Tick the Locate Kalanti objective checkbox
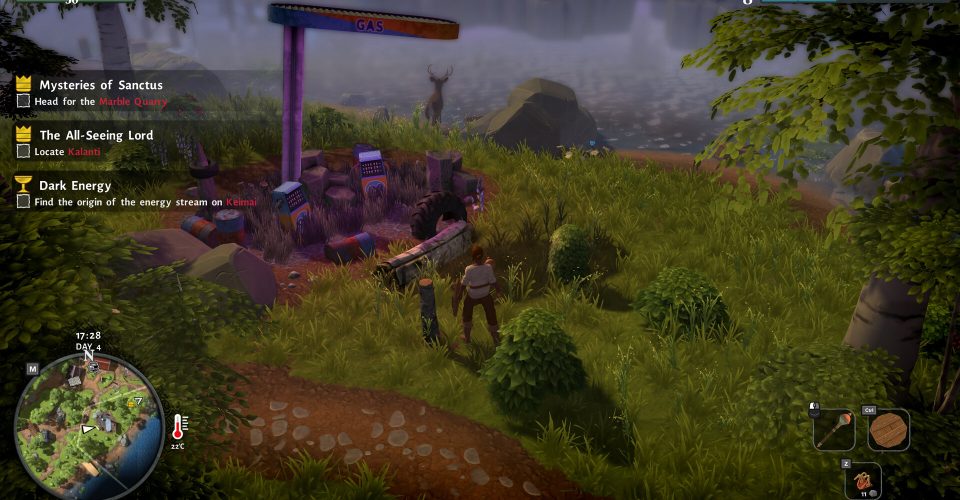Image resolution: width=960 pixels, height=500 pixels. 24,151
